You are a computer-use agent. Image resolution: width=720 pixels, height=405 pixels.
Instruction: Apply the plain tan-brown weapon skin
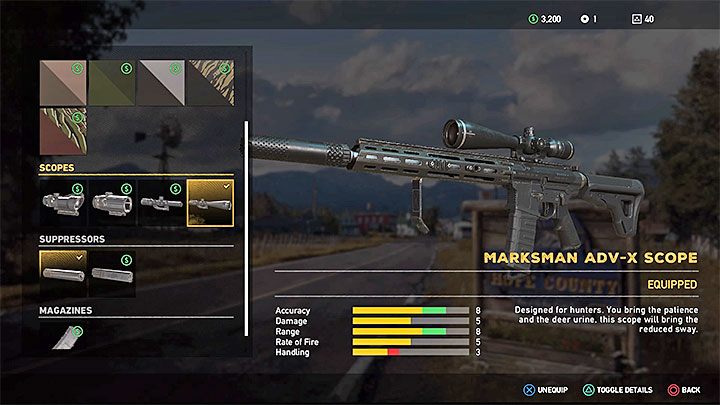[63, 82]
